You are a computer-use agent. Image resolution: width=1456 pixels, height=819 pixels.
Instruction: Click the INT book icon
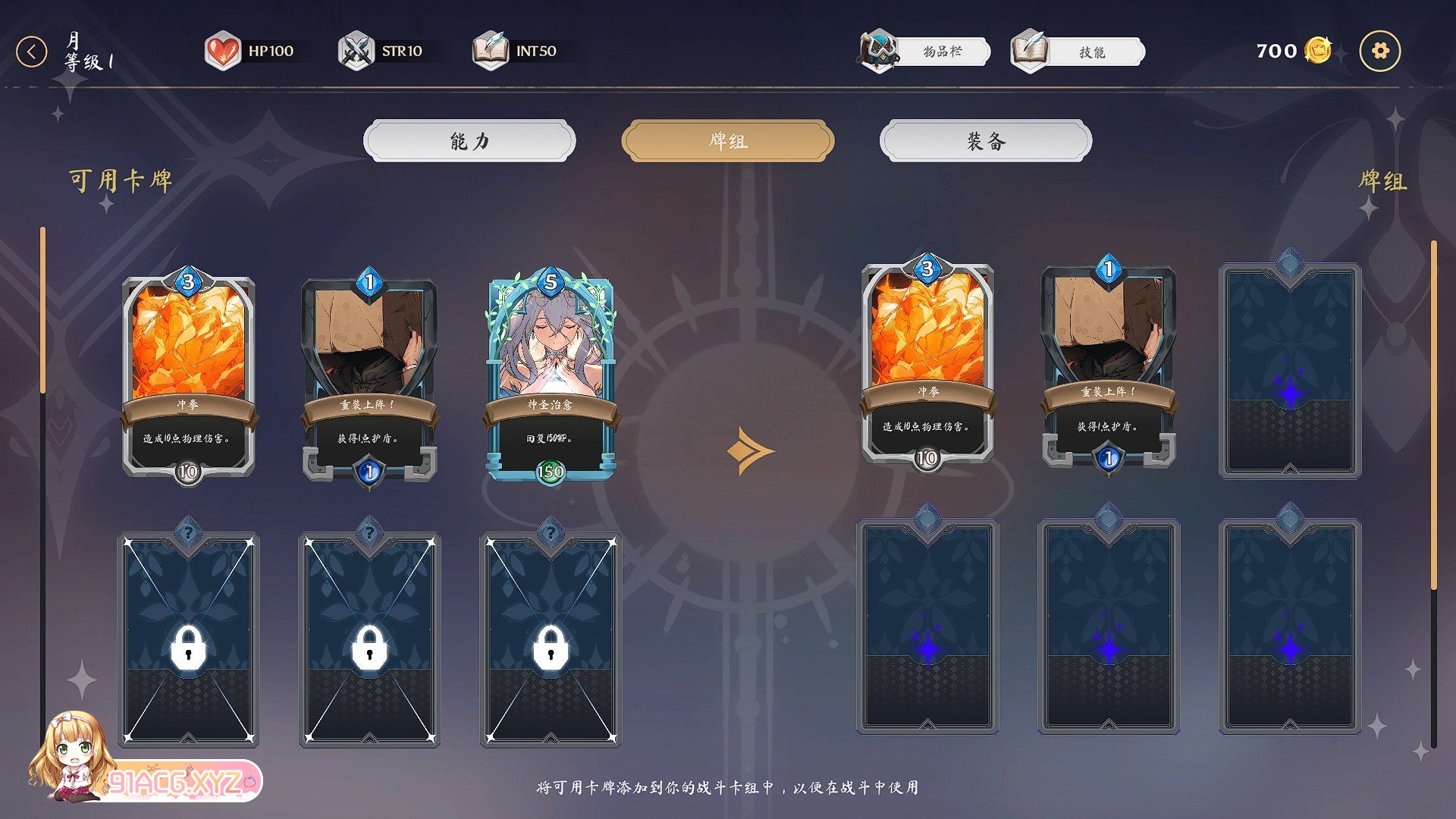point(491,50)
